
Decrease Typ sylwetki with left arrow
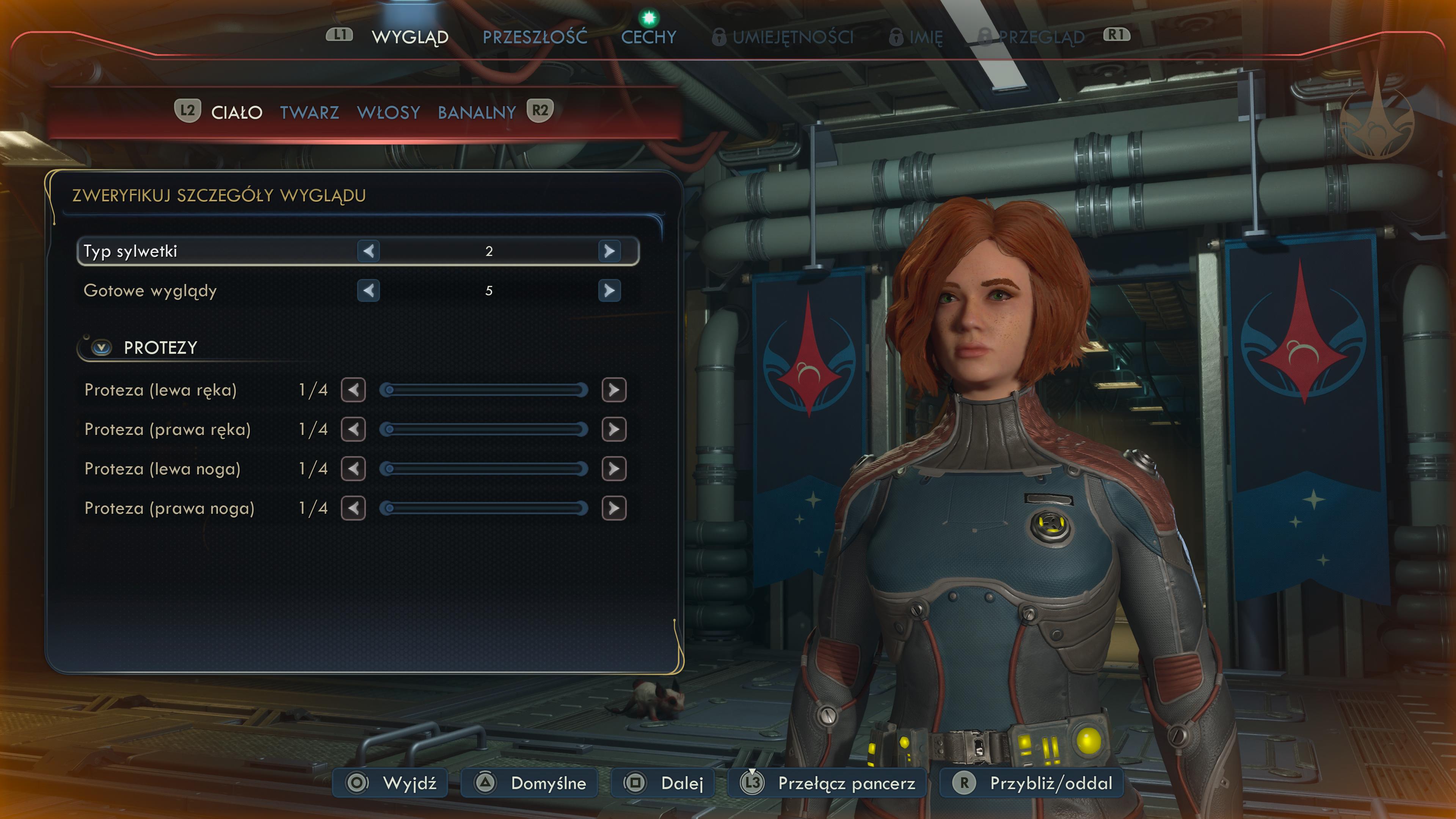pos(369,251)
